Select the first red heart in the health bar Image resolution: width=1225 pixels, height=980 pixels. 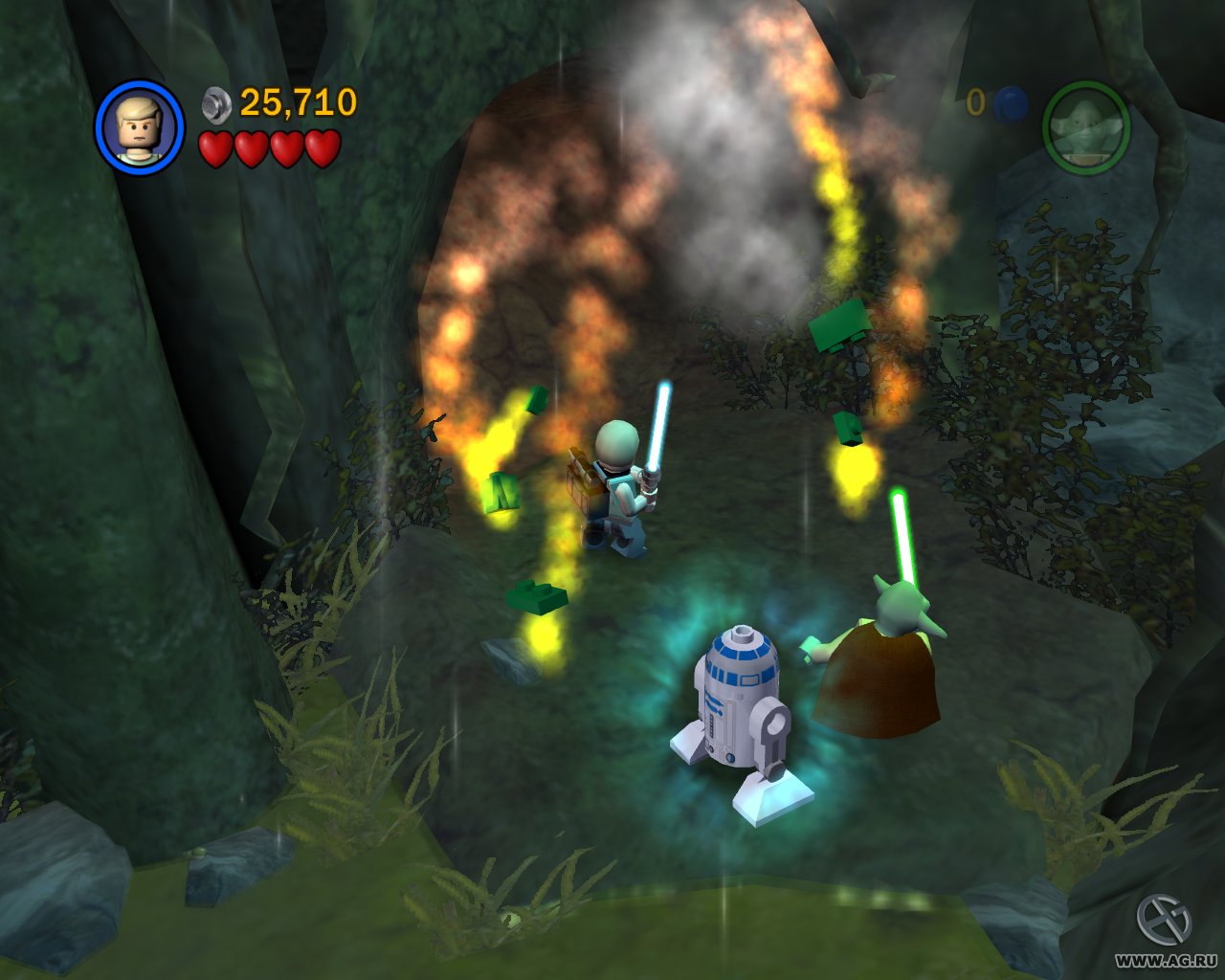click(214, 149)
